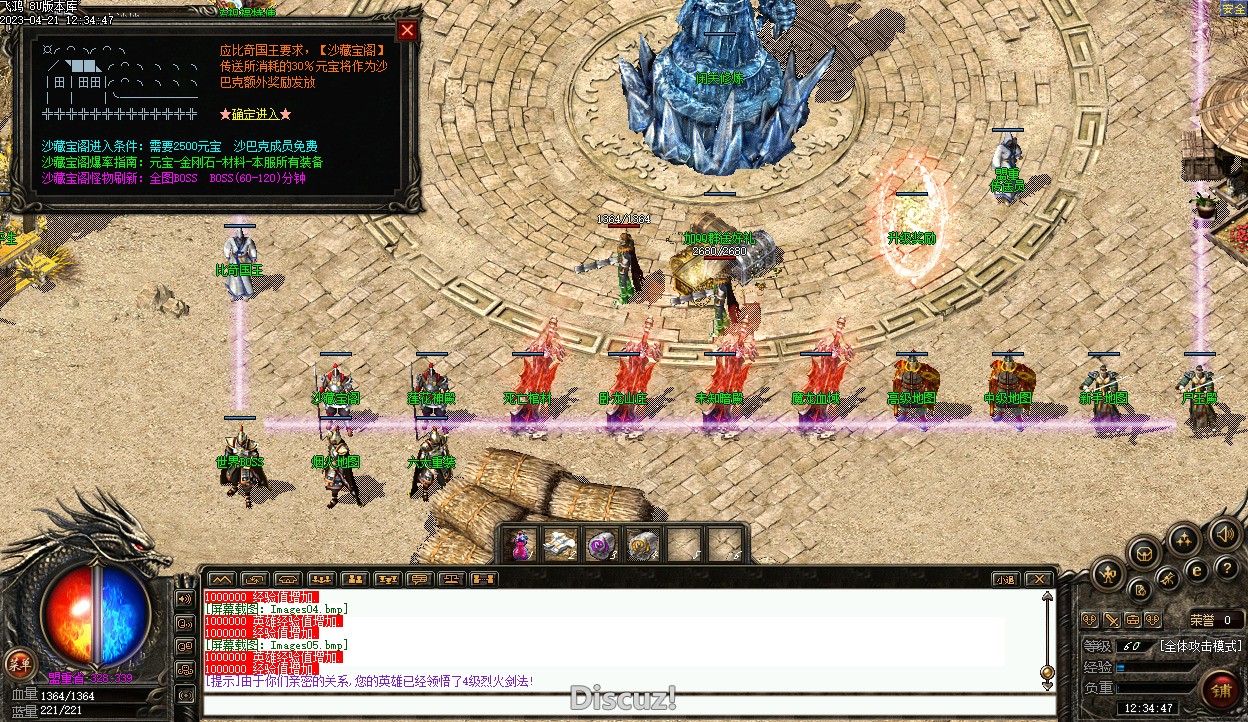1248x722 pixels.
Task: Open the bag with the chest icon
Action: pyautogui.click(x=1145, y=552)
